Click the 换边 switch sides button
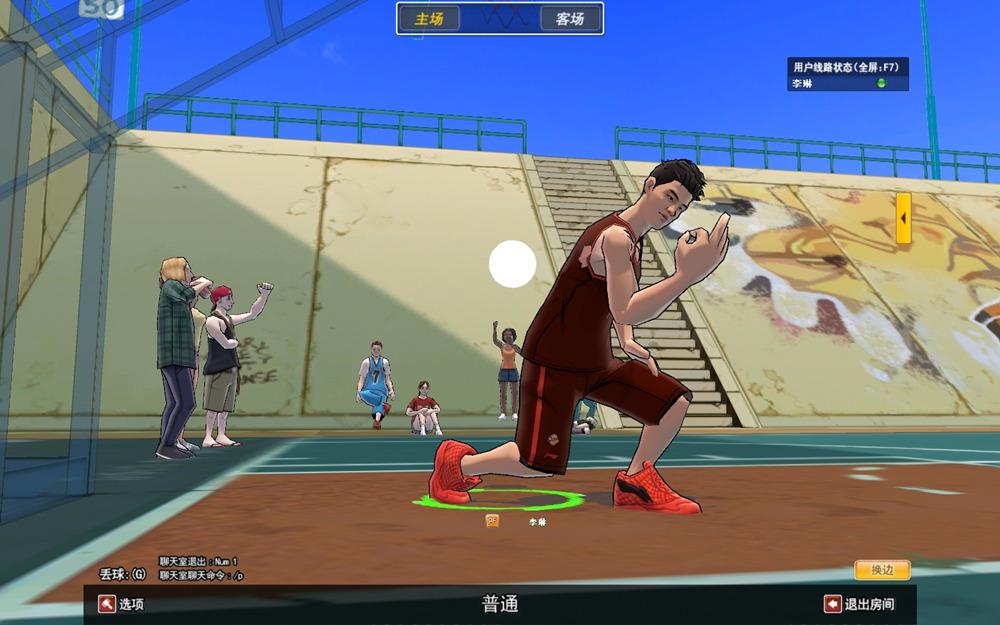The image size is (1000, 625). click(x=882, y=570)
